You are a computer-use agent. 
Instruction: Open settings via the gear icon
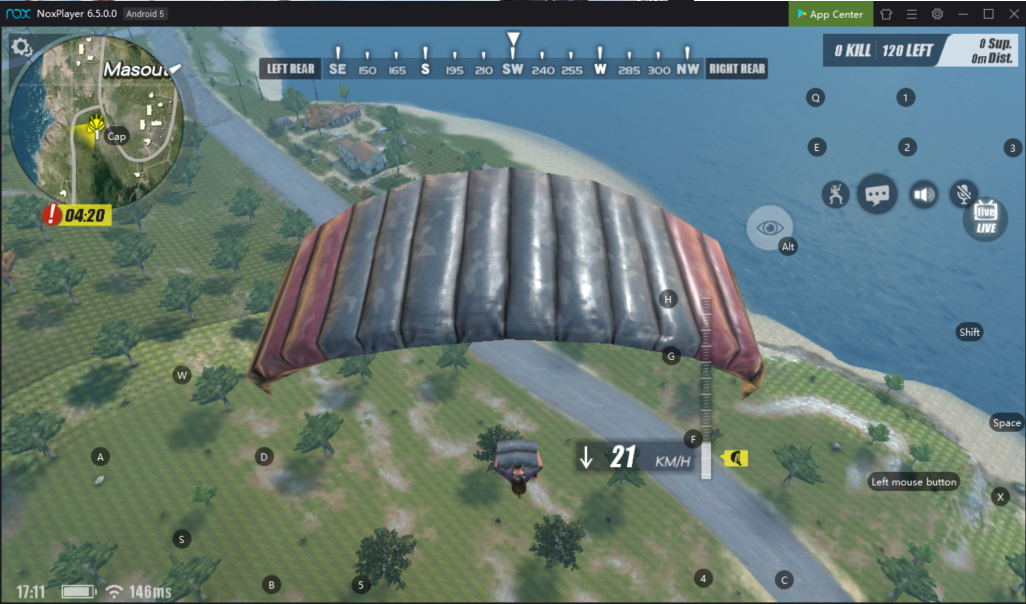coord(22,47)
